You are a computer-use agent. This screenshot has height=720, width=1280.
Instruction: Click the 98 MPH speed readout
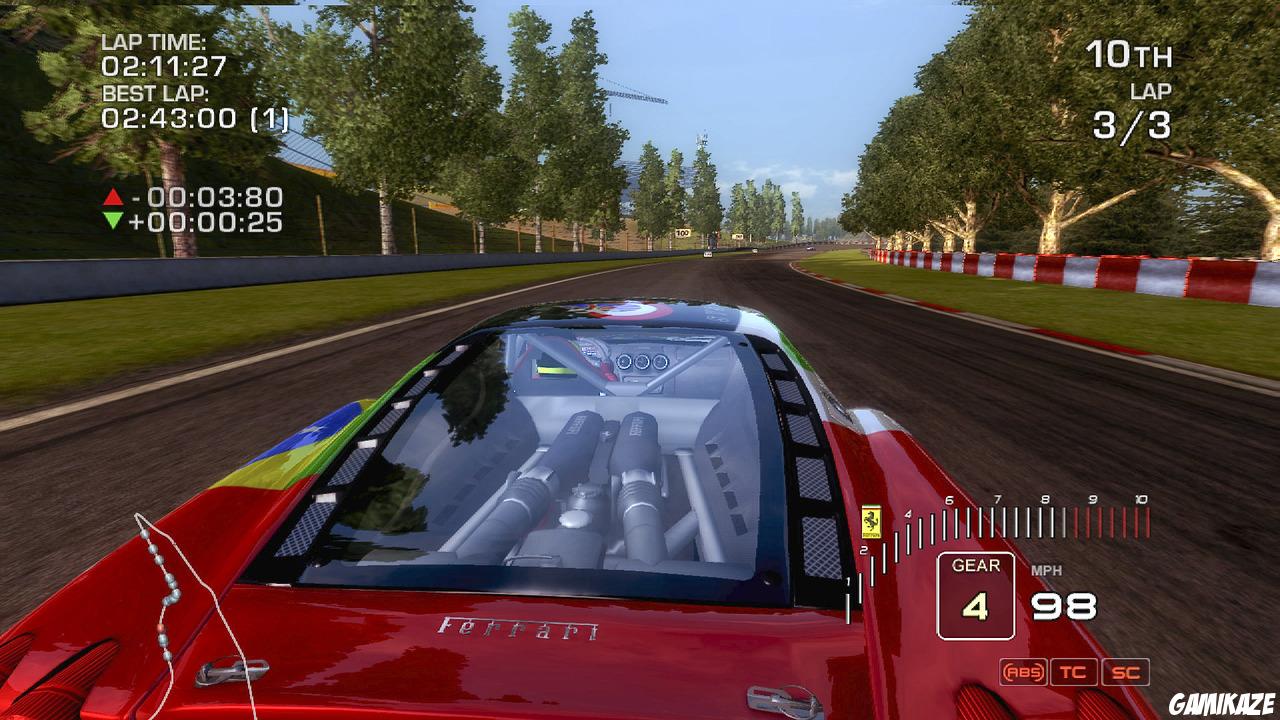pyautogui.click(x=1062, y=602)
